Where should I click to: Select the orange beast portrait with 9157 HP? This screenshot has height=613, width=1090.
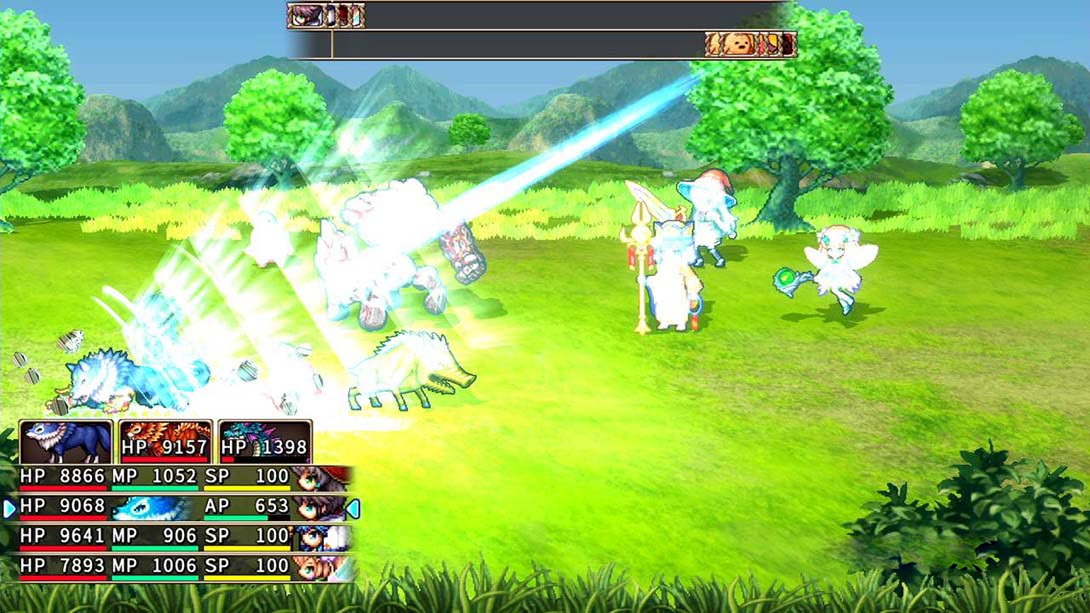click(x=165, y=442)
